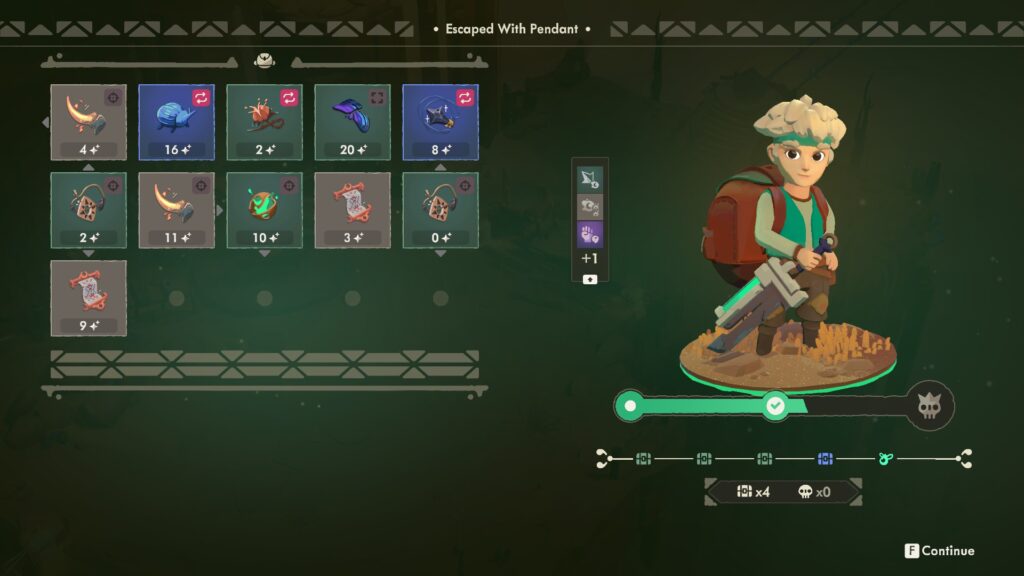Select the blue beetle item slot

tap(177, 122)
